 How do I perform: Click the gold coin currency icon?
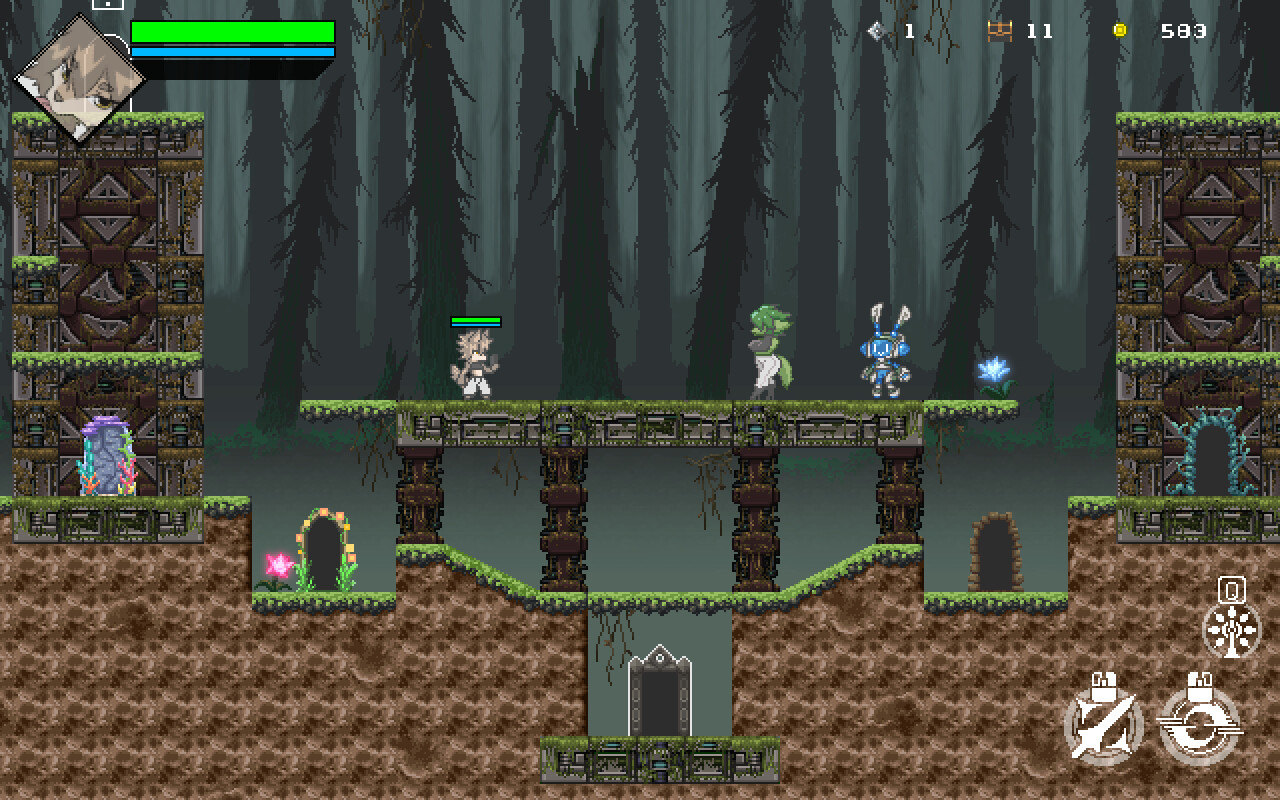(x=1122, y=31)
